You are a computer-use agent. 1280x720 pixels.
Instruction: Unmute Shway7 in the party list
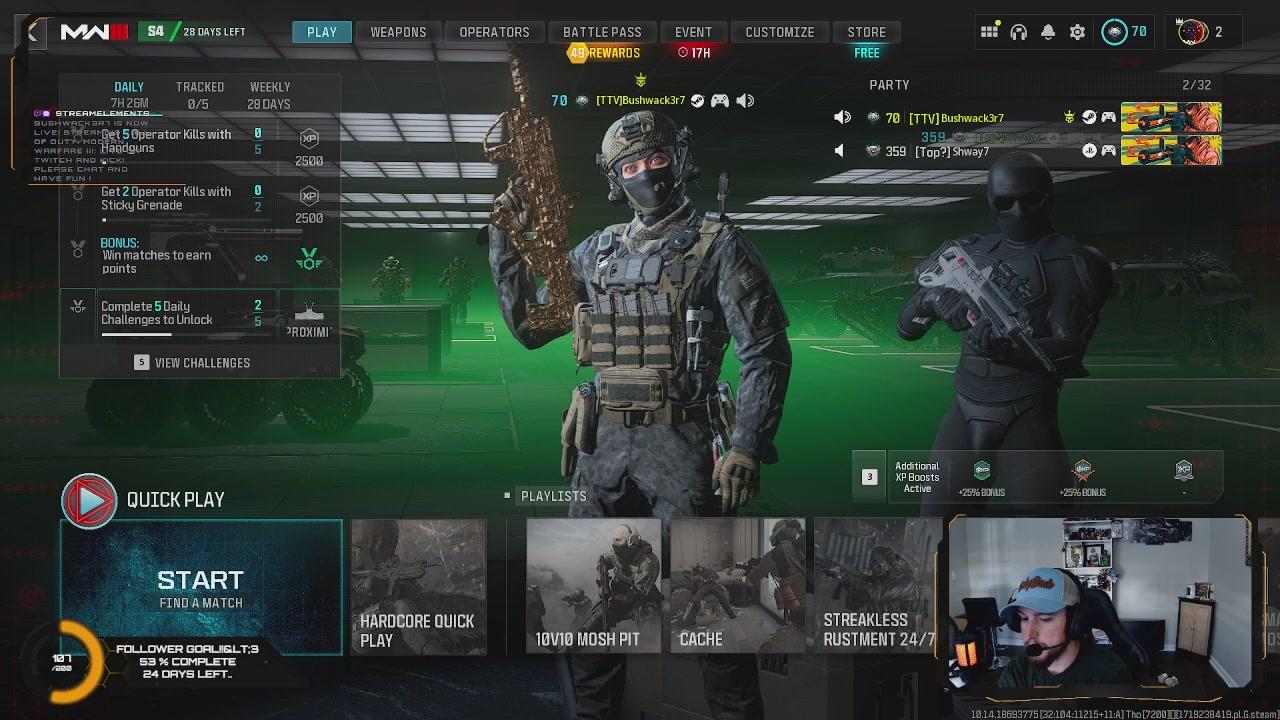838,150
